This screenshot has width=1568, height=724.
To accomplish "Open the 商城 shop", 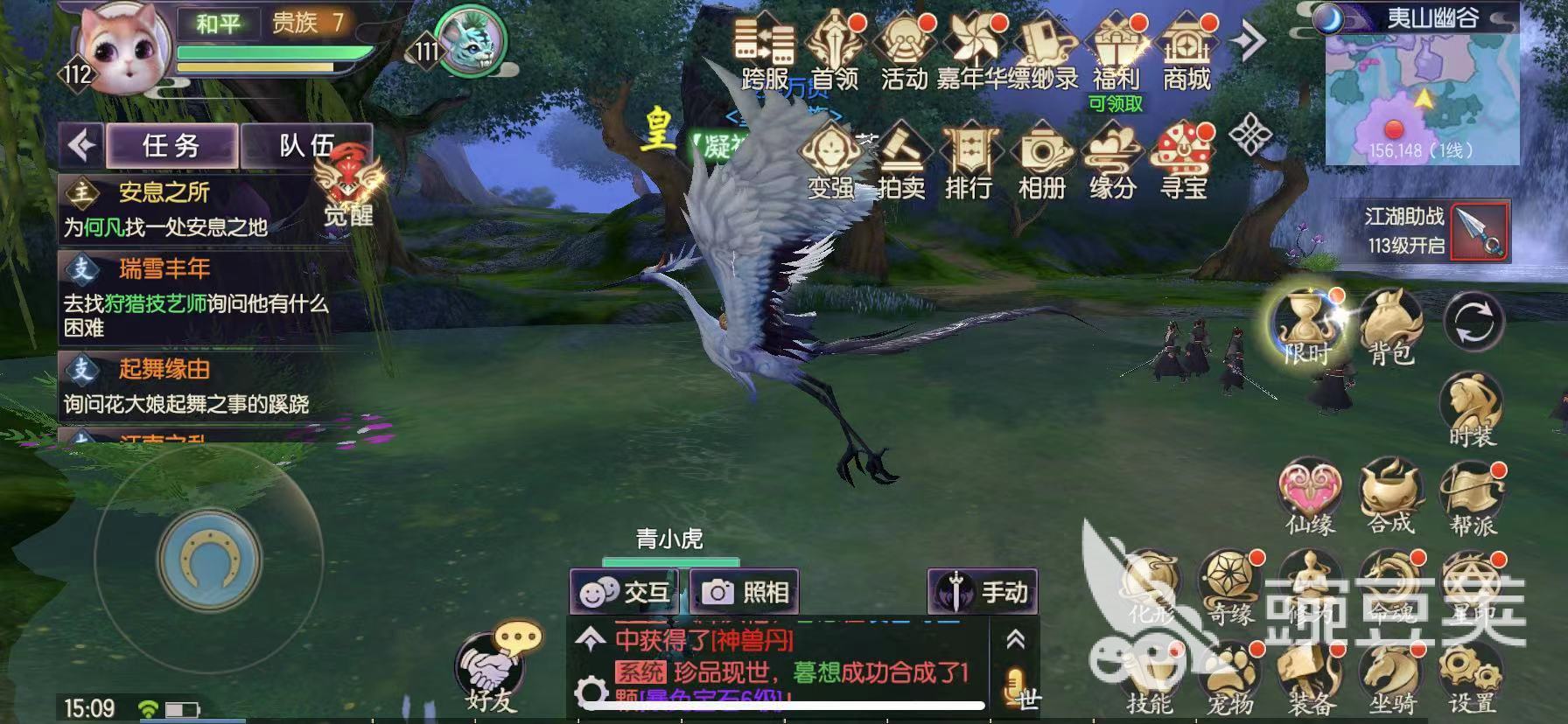I will [1186, 52].
